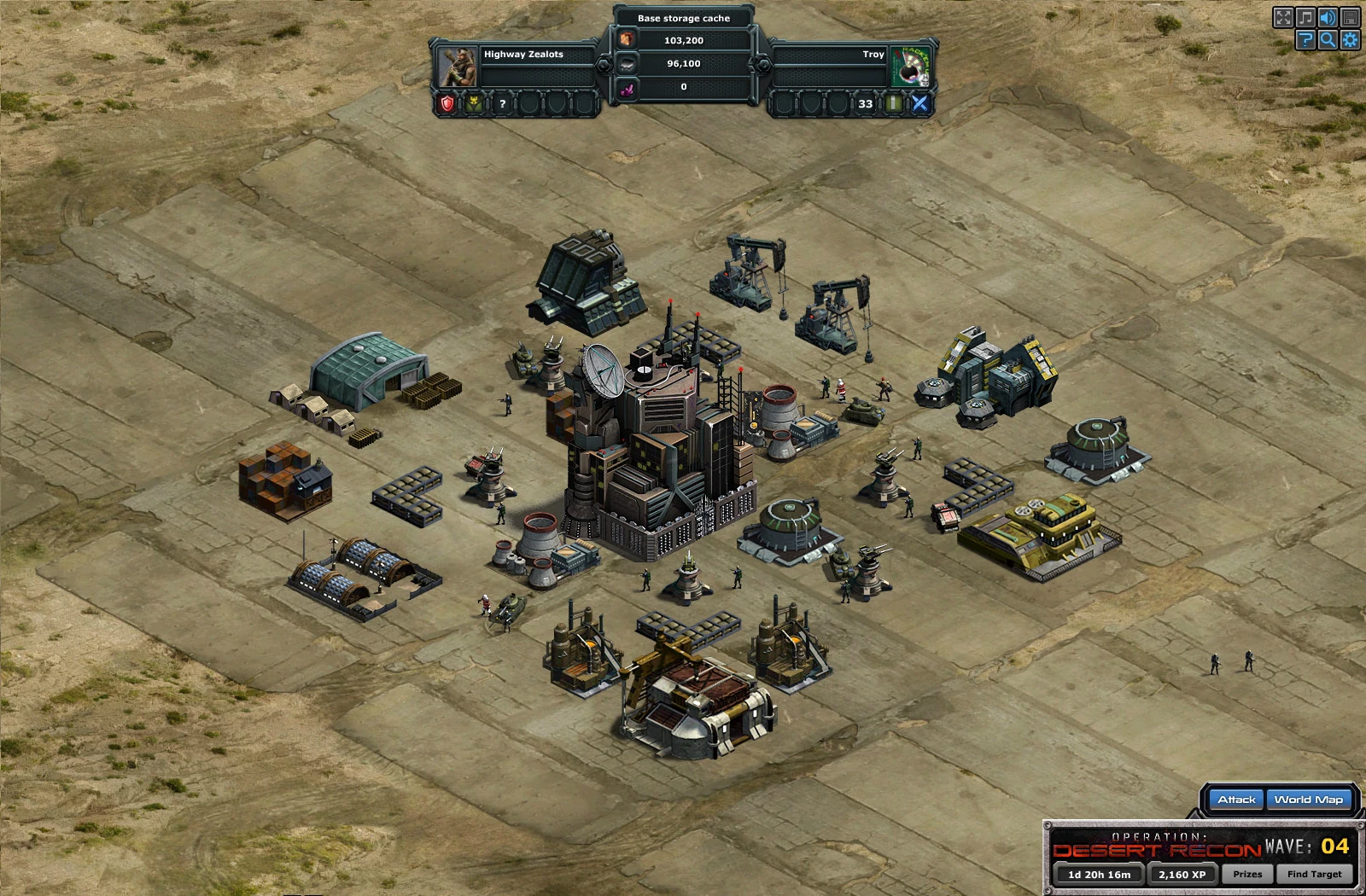This screenshot has height=896, width=1366.
Task: Click the crossed swords icon
Action: (919, 104)
